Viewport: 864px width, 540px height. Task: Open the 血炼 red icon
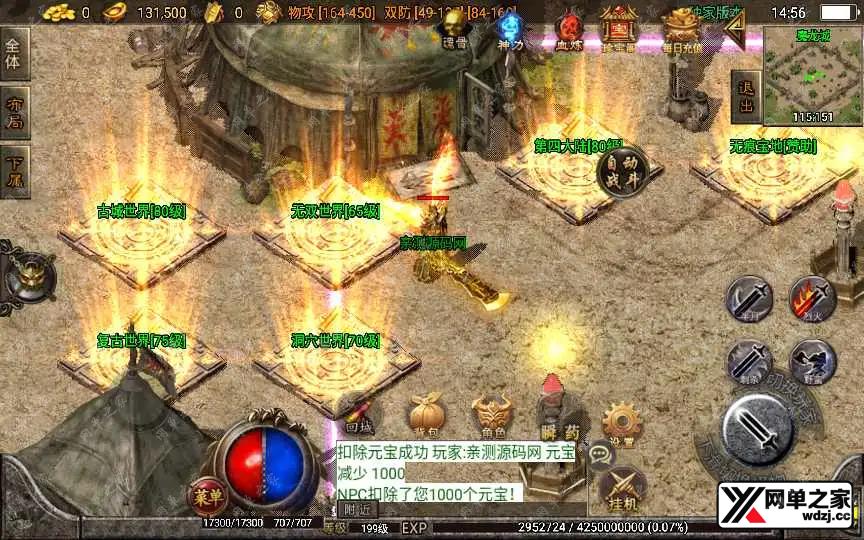pos(569,30)
